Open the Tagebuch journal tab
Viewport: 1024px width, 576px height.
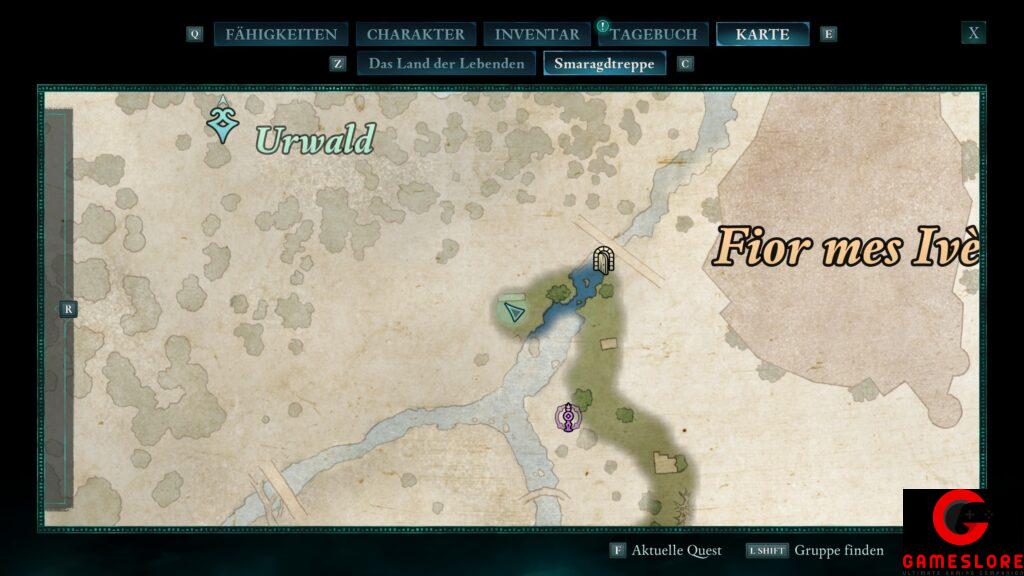click(654, 34)
